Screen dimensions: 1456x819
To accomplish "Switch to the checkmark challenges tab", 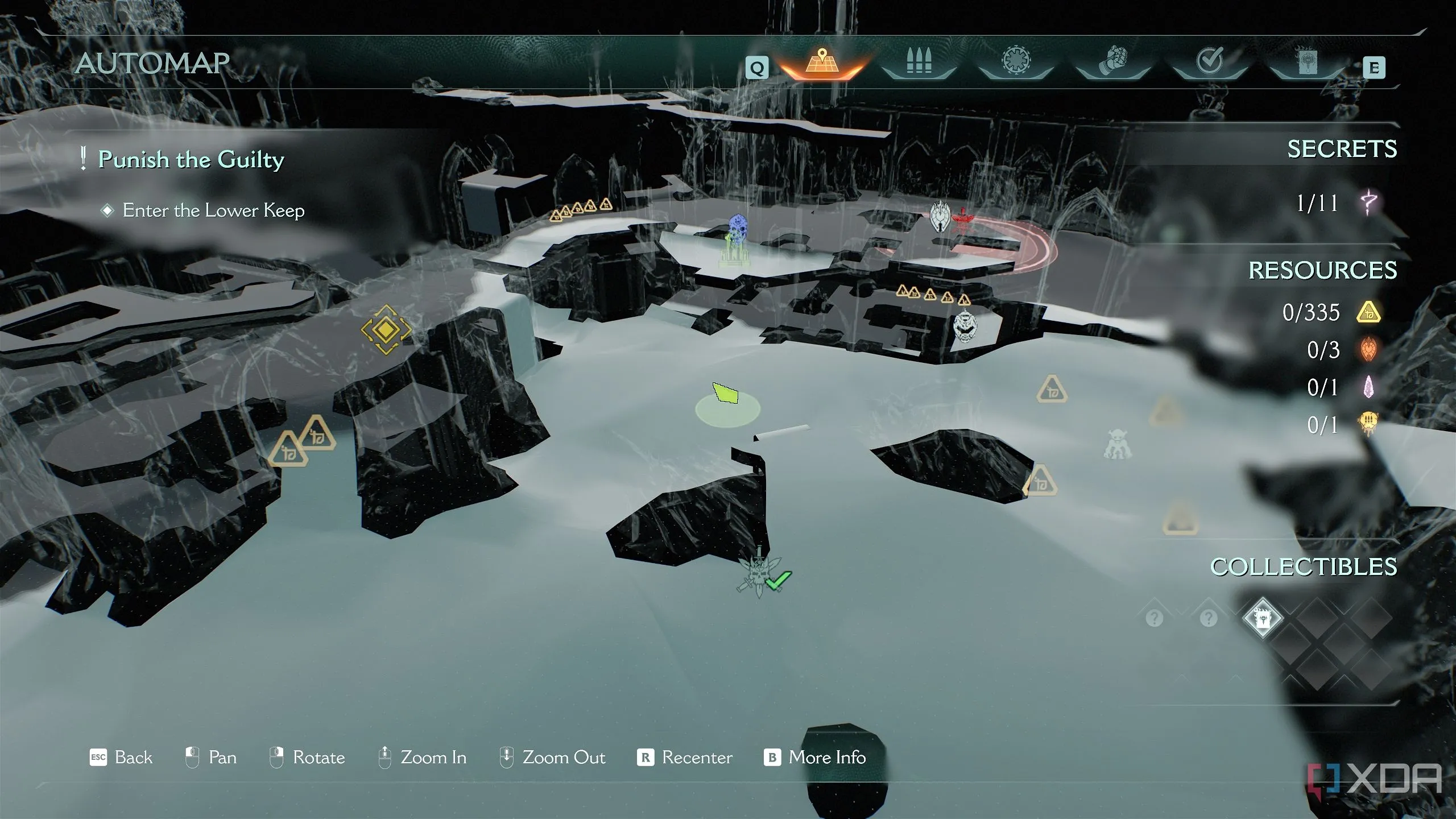I will (x=1209, y=61).
